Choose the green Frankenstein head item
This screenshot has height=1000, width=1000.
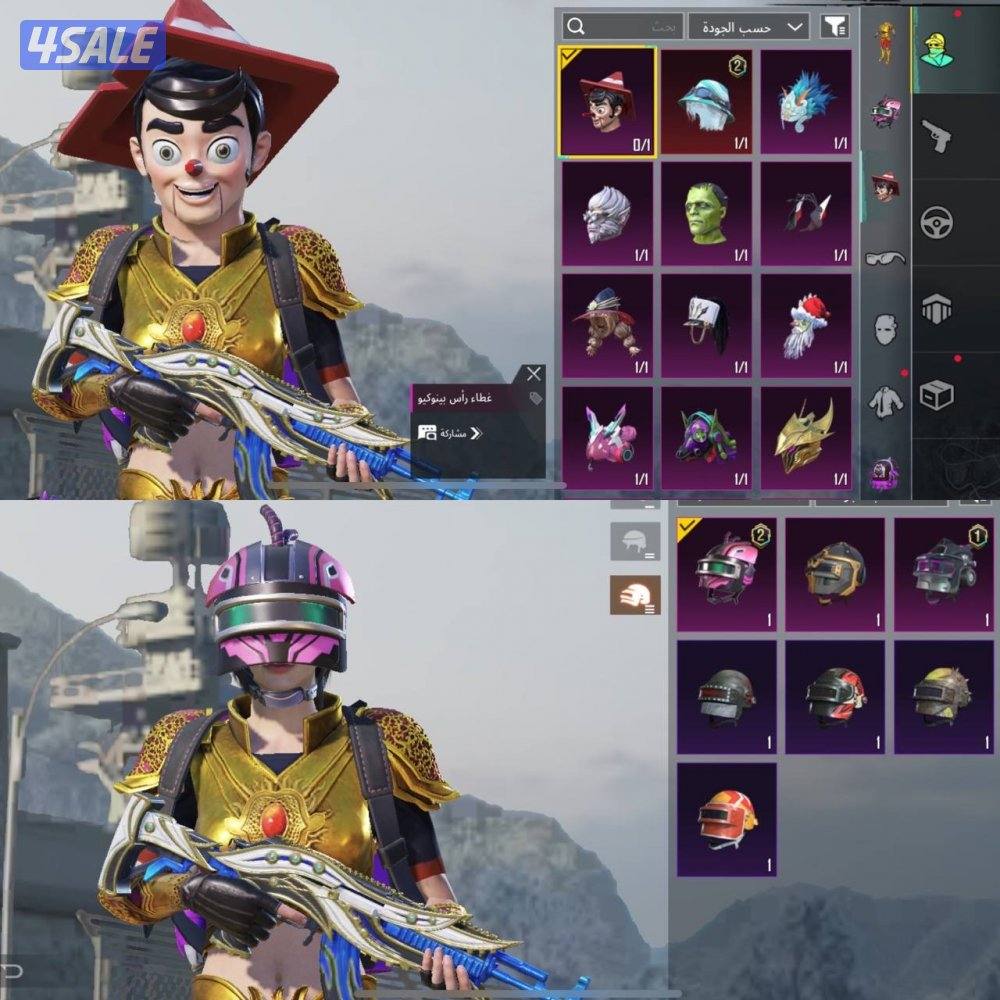pos(706,212)
